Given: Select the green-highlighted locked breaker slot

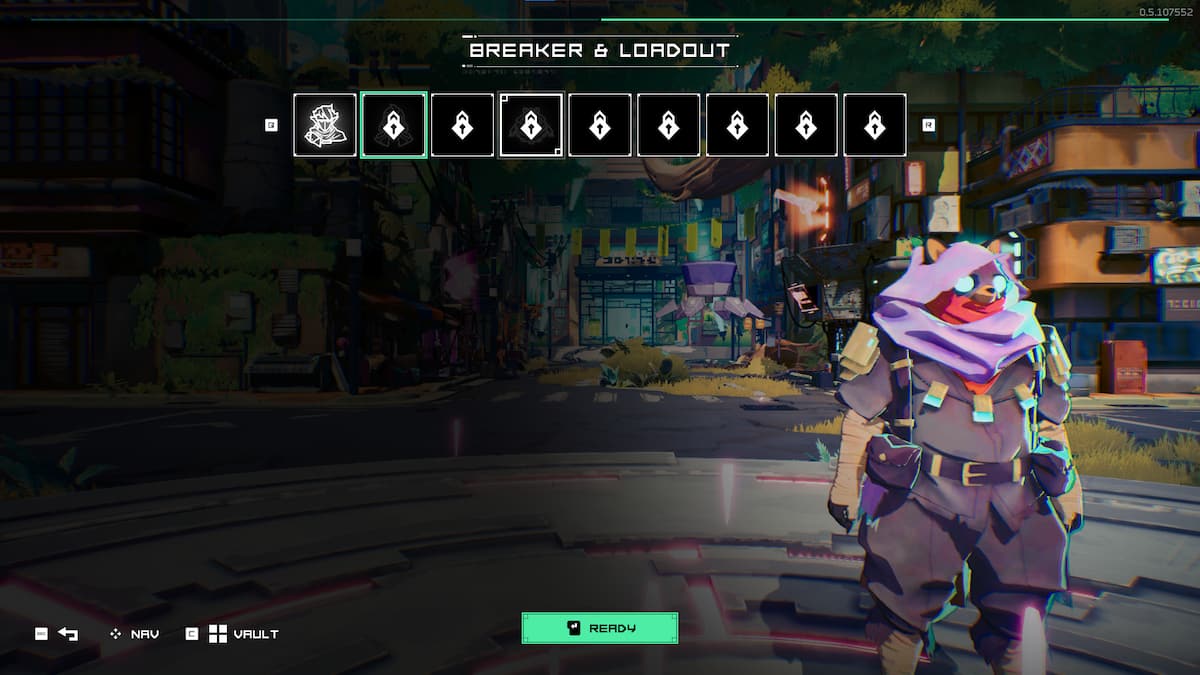Looking at the screenshot, I should pos(394,125).
